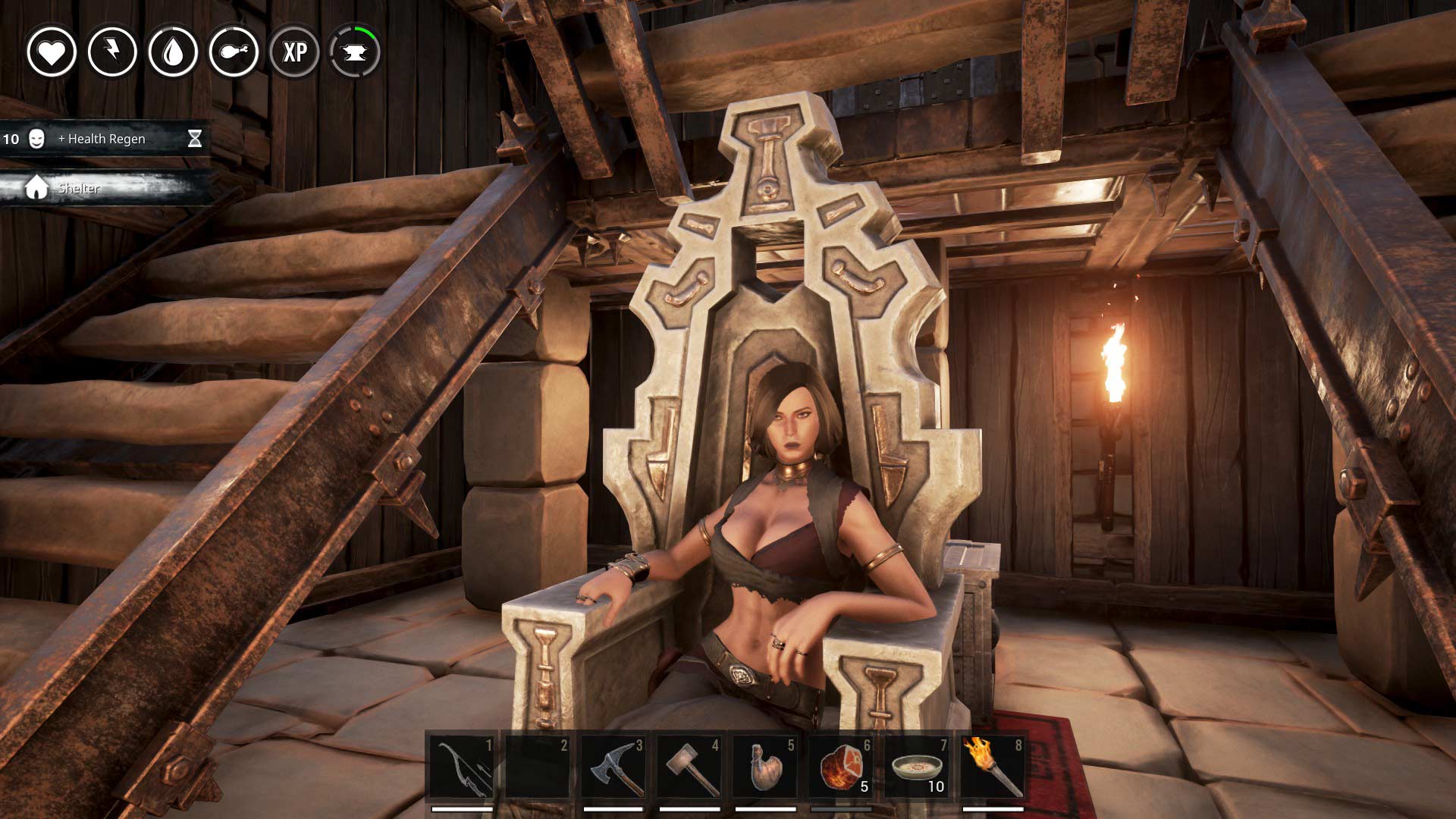Choose the hammer hotbar slot

point(689,767)
